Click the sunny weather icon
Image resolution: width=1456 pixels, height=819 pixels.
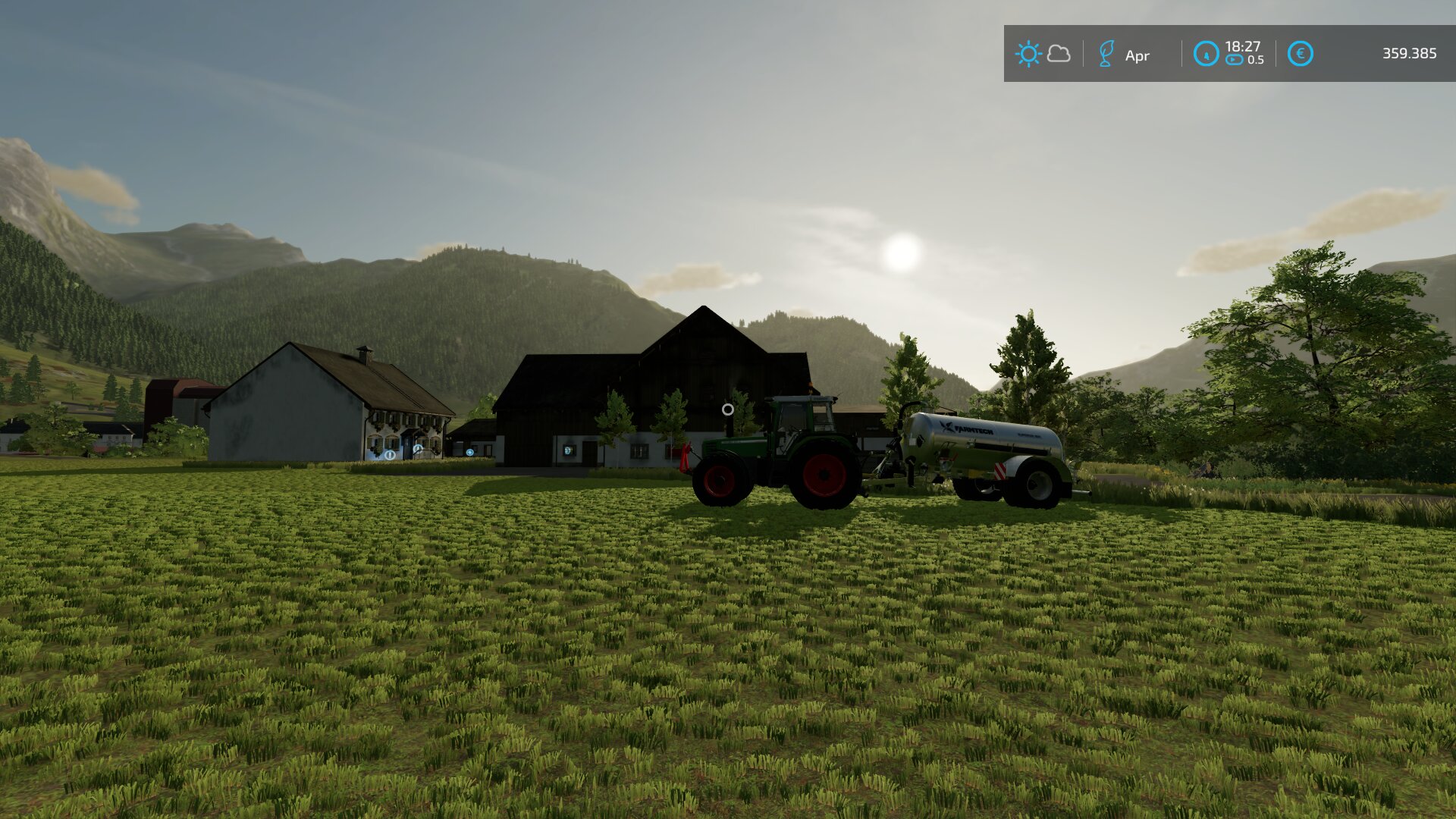coord(1028,54)
